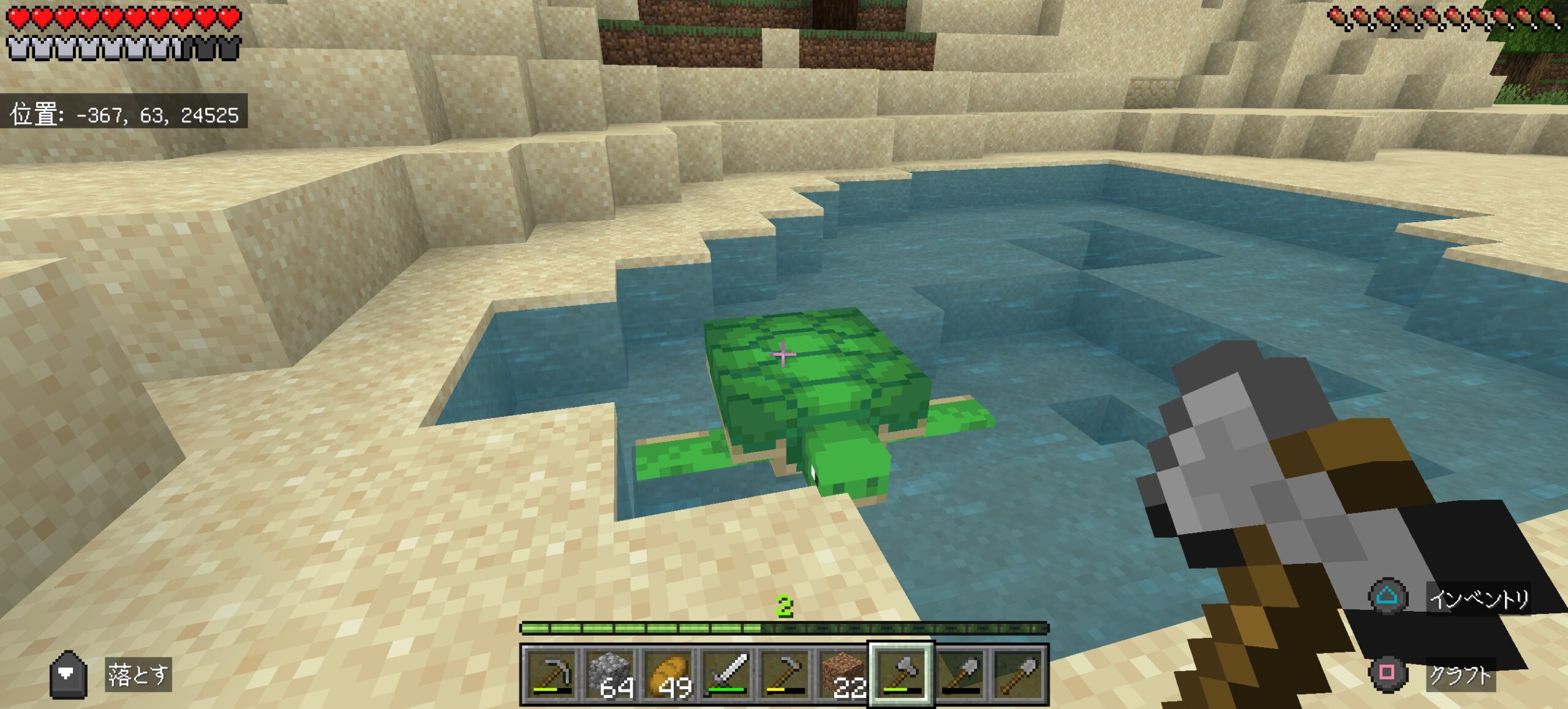1568x709 pixels.
Task: Click the highlighted iron axe slot
Action: (x=901, y=673)
